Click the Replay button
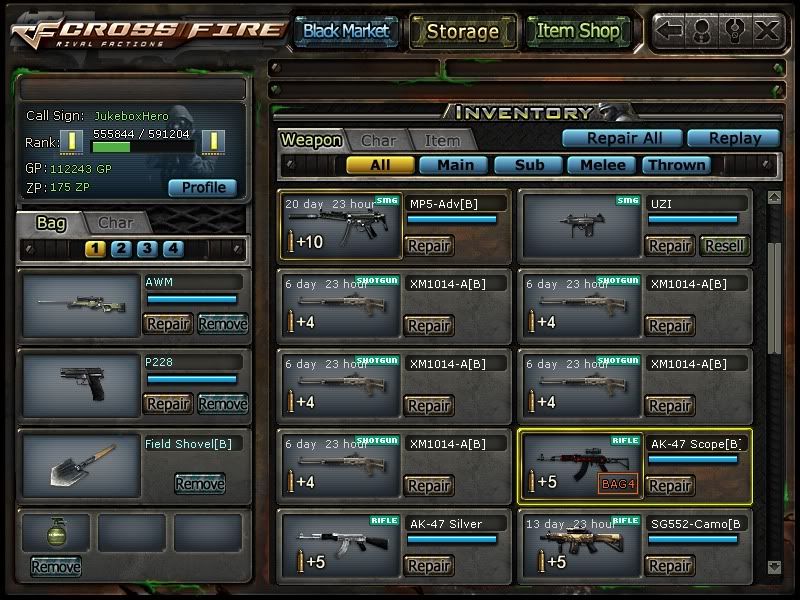This screenshot has height=600, width=800. [732, 138]
